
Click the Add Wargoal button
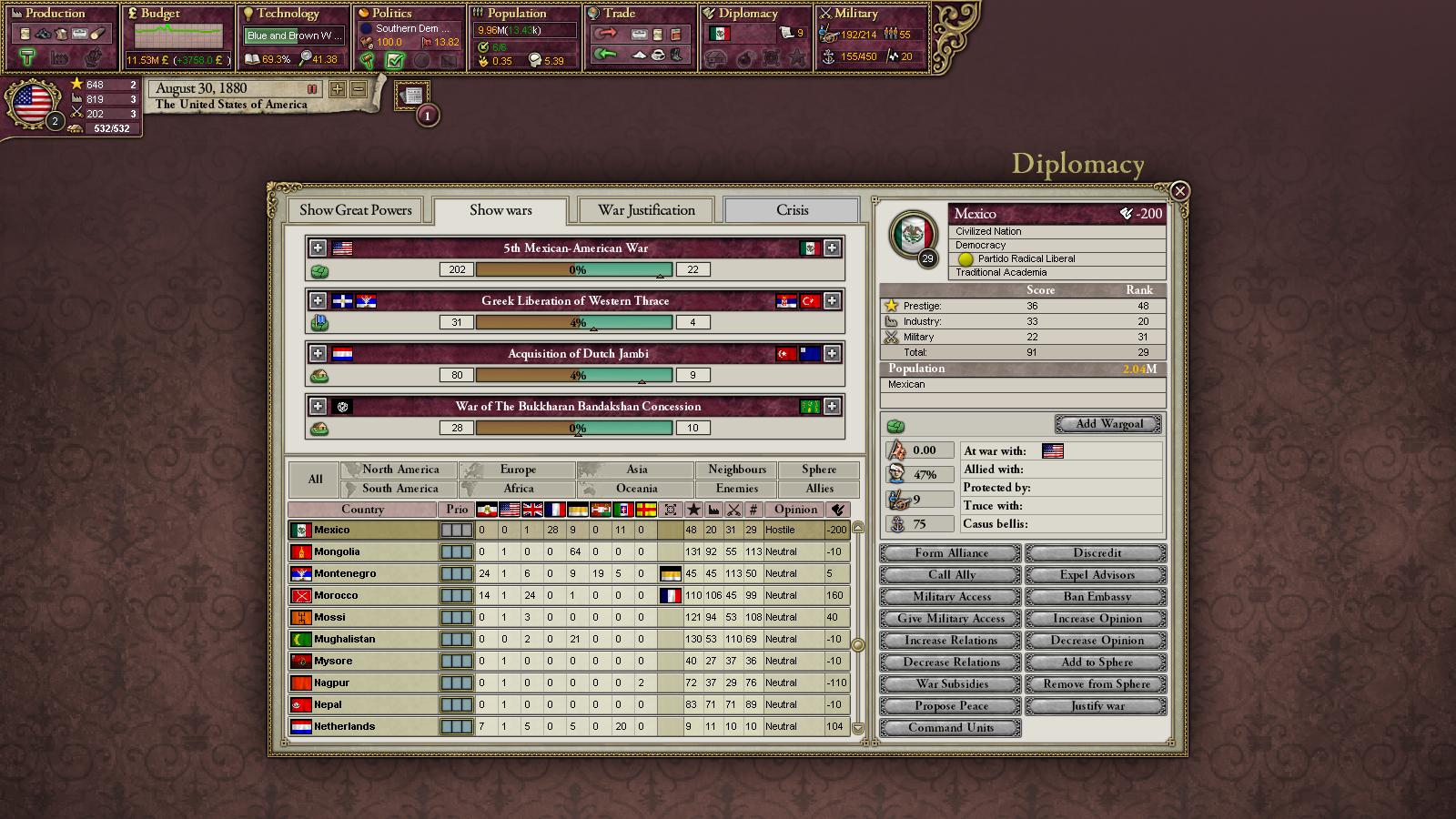click(x=1108, y=424)
